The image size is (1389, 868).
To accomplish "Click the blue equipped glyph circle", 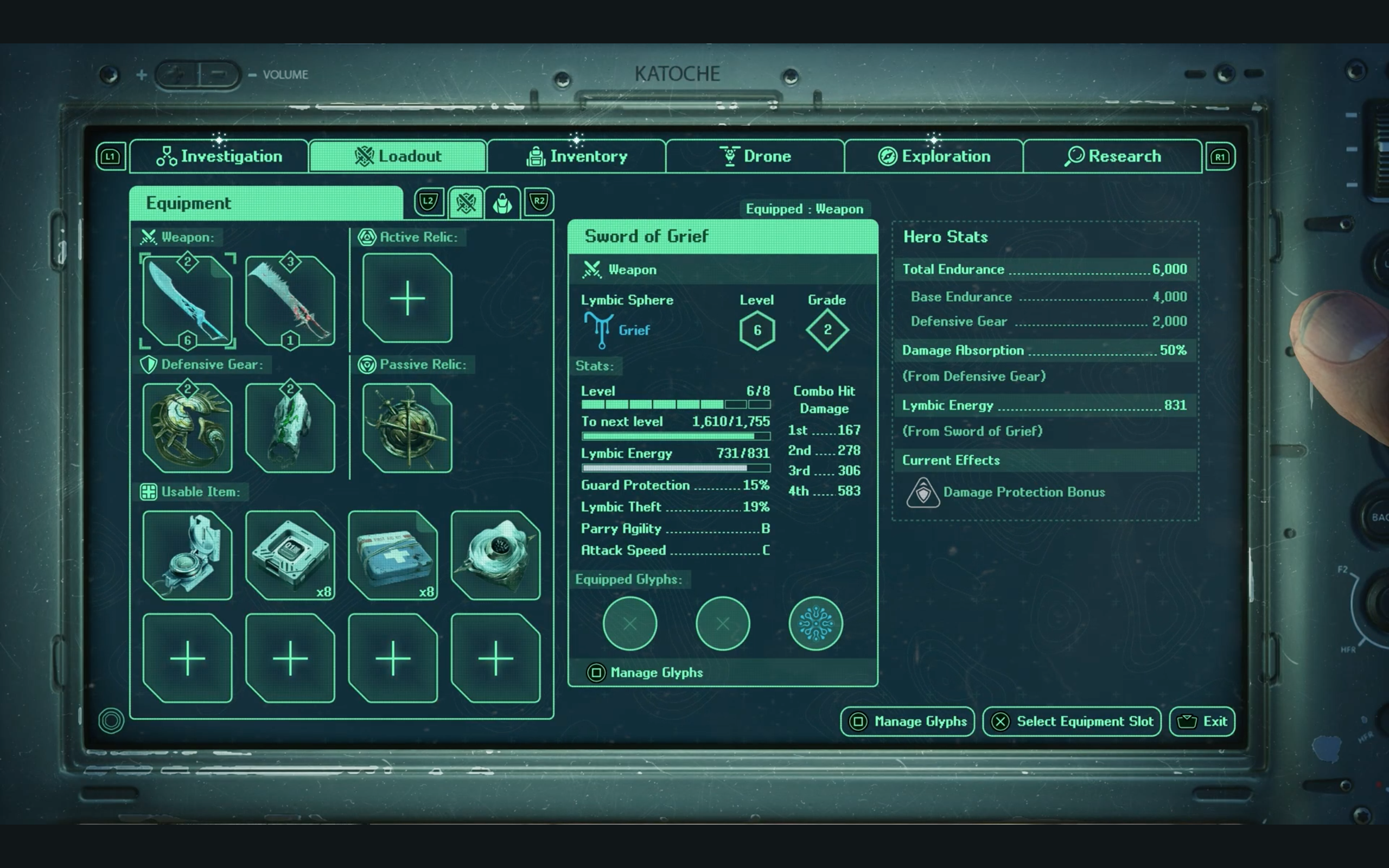I will 815,623.
